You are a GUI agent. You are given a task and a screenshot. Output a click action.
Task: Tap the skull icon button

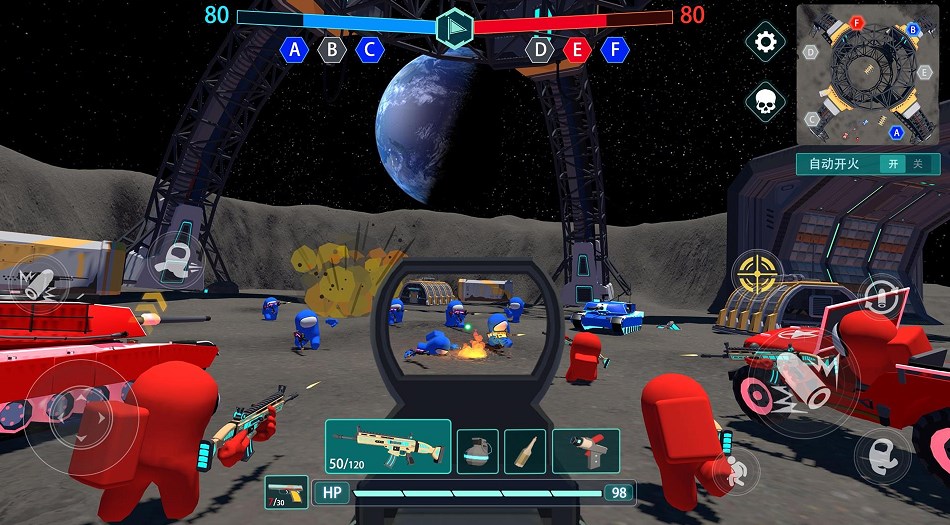pos(766,101)
